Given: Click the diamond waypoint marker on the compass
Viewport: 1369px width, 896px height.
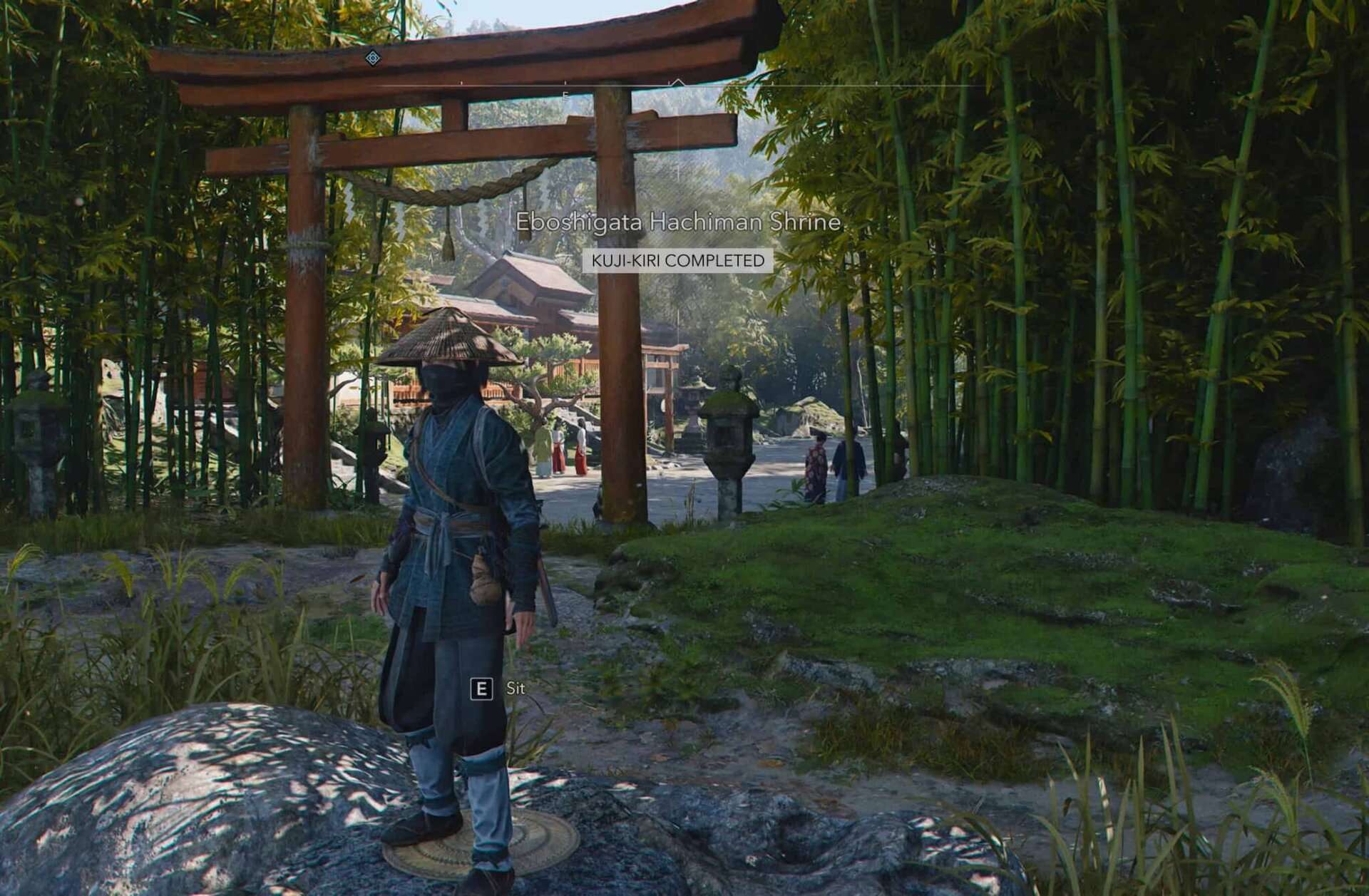Looking at the screenshot, I should pyautogui.click(x=372, y=57).
